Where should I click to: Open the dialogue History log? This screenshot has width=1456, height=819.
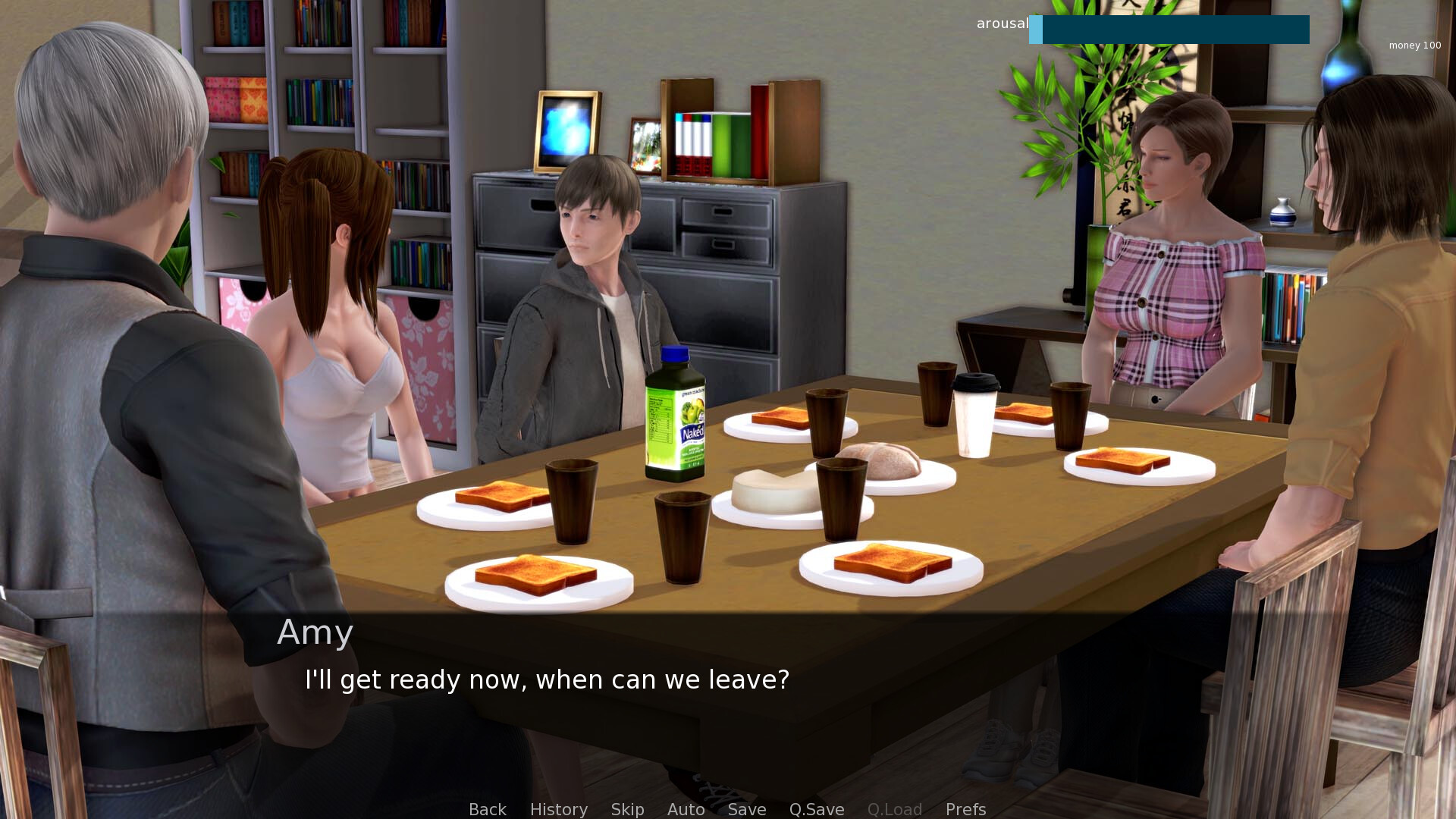[558, 809]
